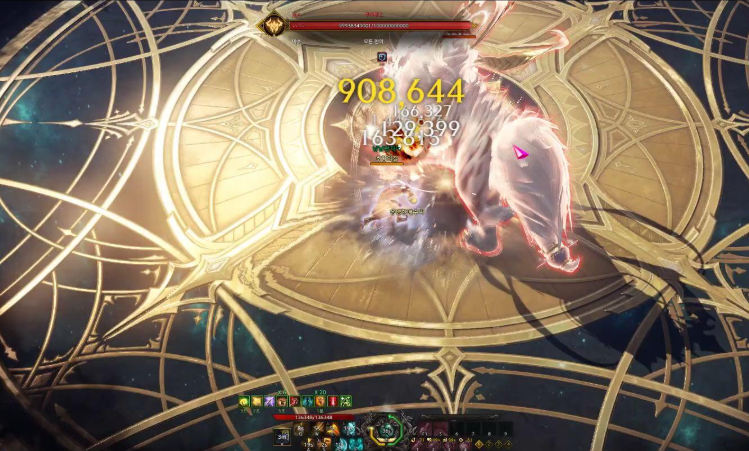Activate the grey skill at the start of the top skill row
Image resolution: width=749 pixels, height=451 pixels.
pos(301,428)
